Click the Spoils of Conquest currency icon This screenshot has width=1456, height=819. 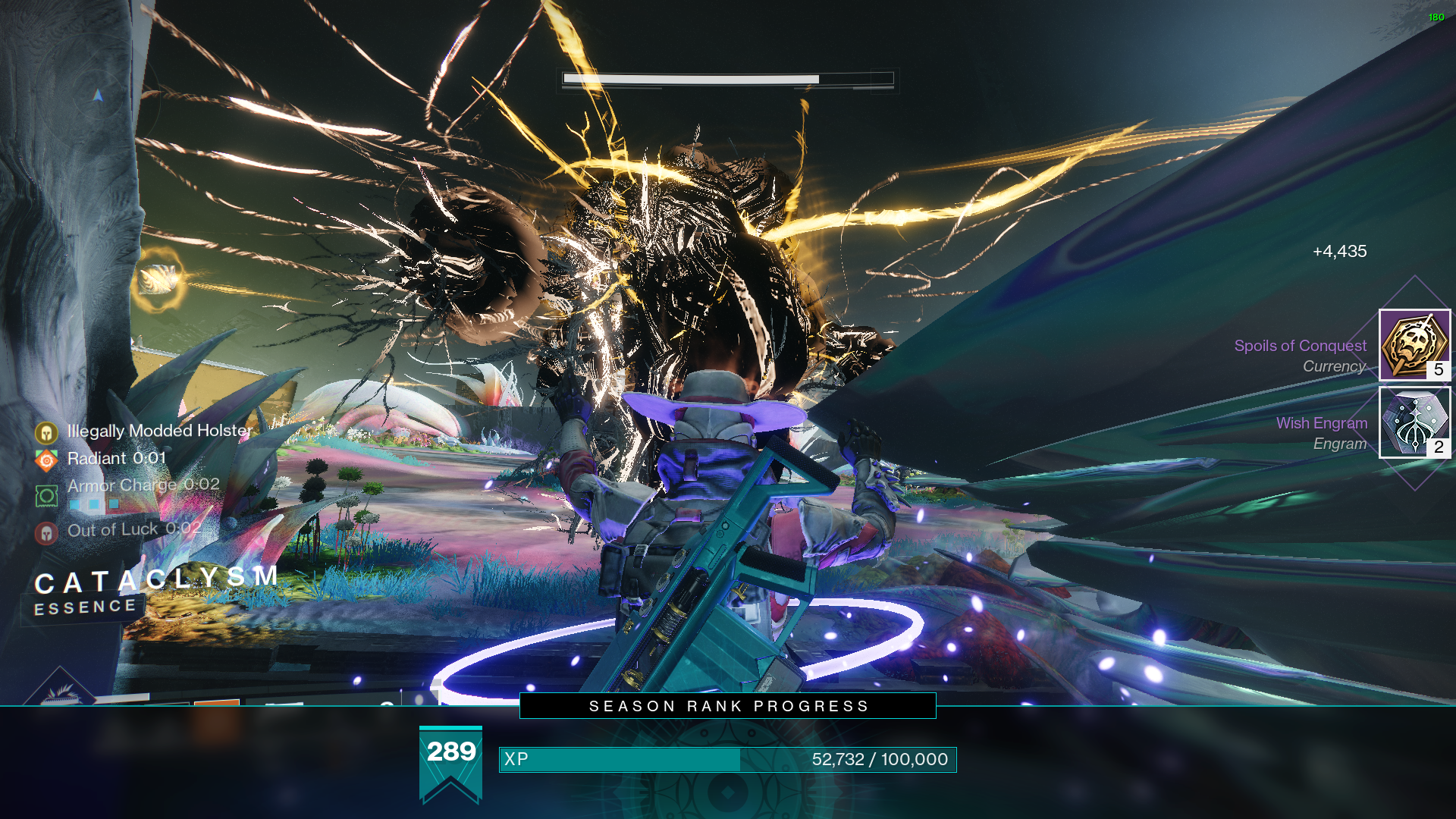point(1414,344)
